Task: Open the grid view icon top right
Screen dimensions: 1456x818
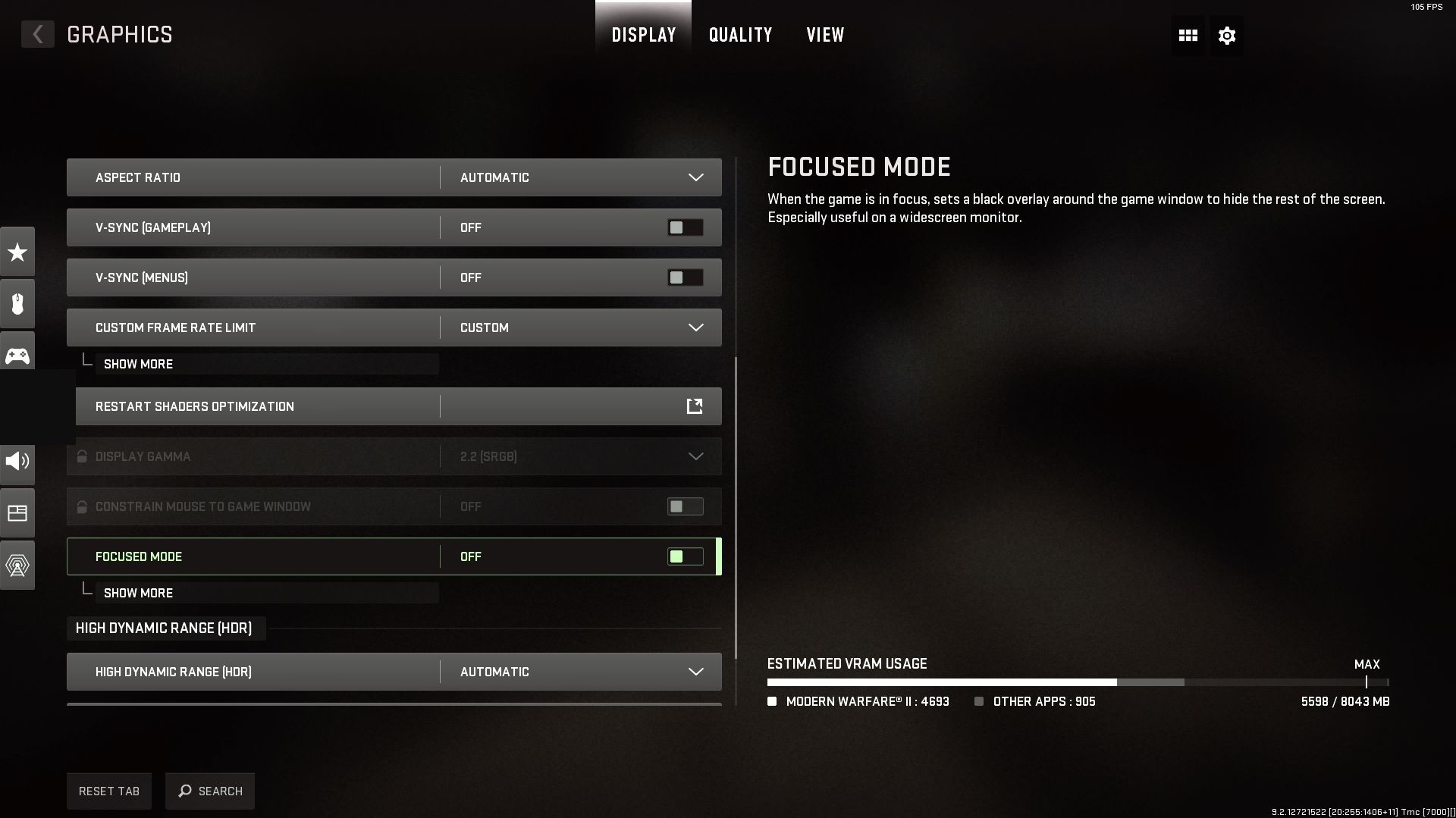Action: pyautogui.click(x=1187, y=35)
